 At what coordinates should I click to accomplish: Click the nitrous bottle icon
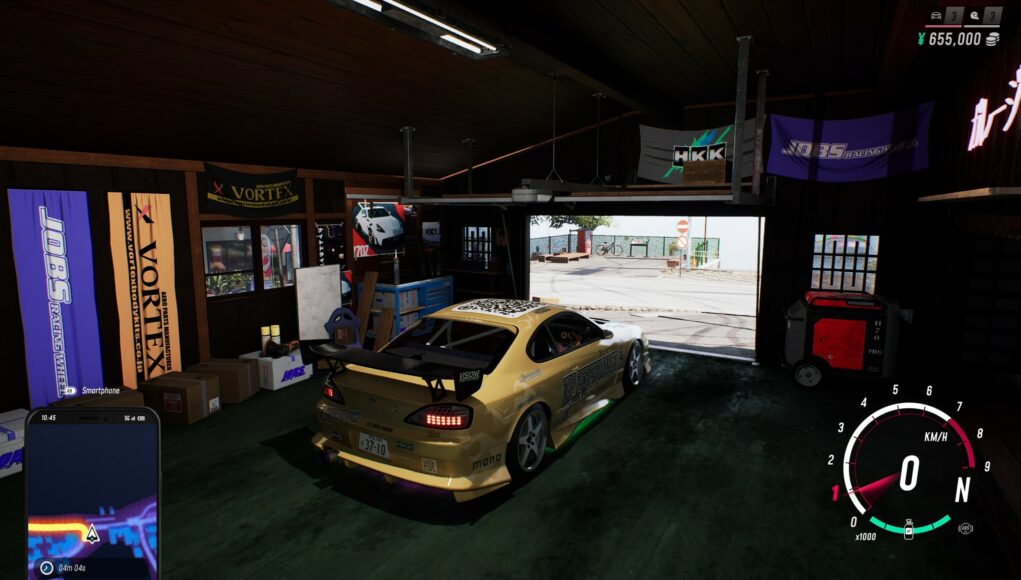(x=908, y=529)
